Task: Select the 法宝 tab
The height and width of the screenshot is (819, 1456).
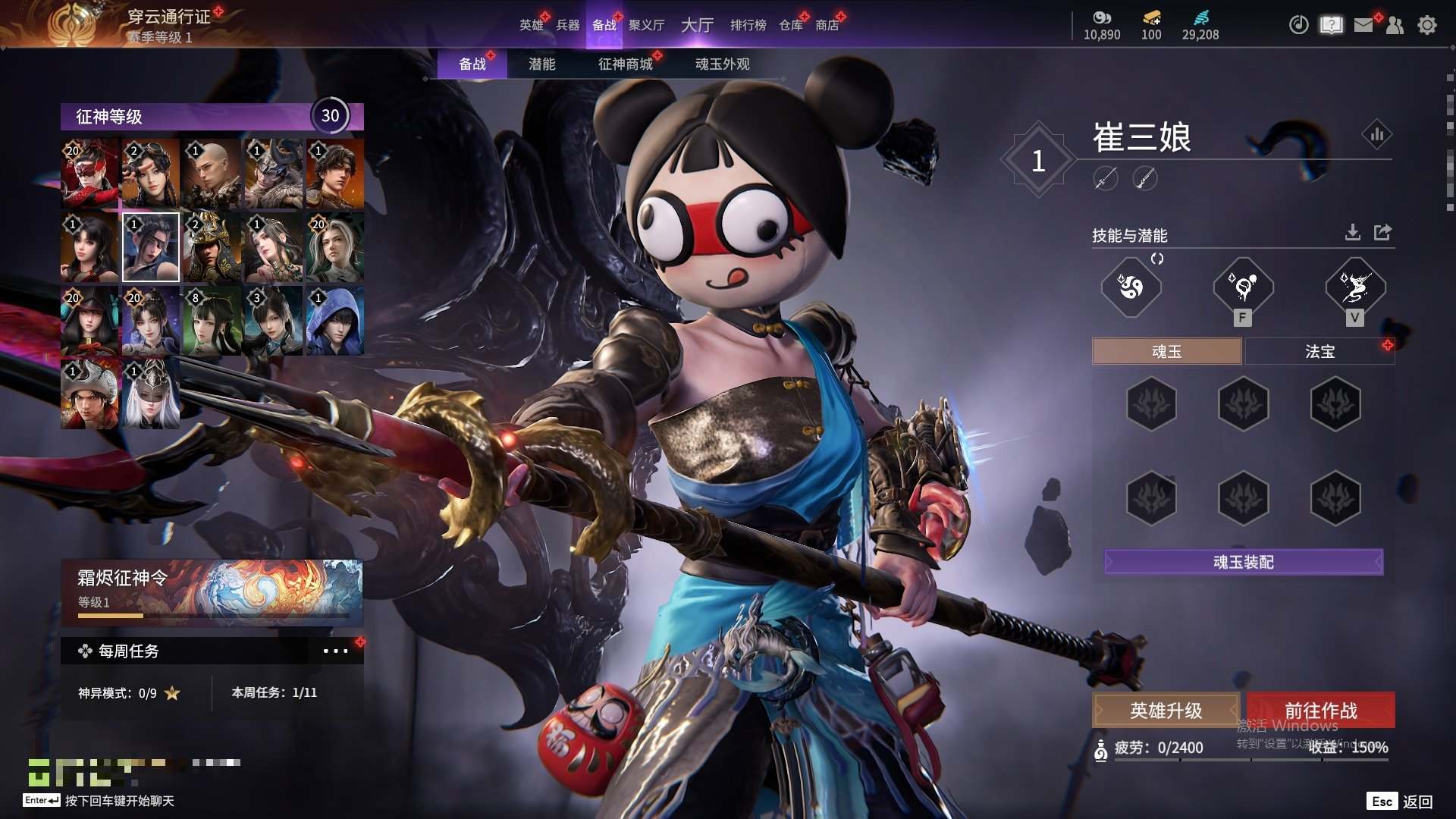Action: pos(1319,351)
